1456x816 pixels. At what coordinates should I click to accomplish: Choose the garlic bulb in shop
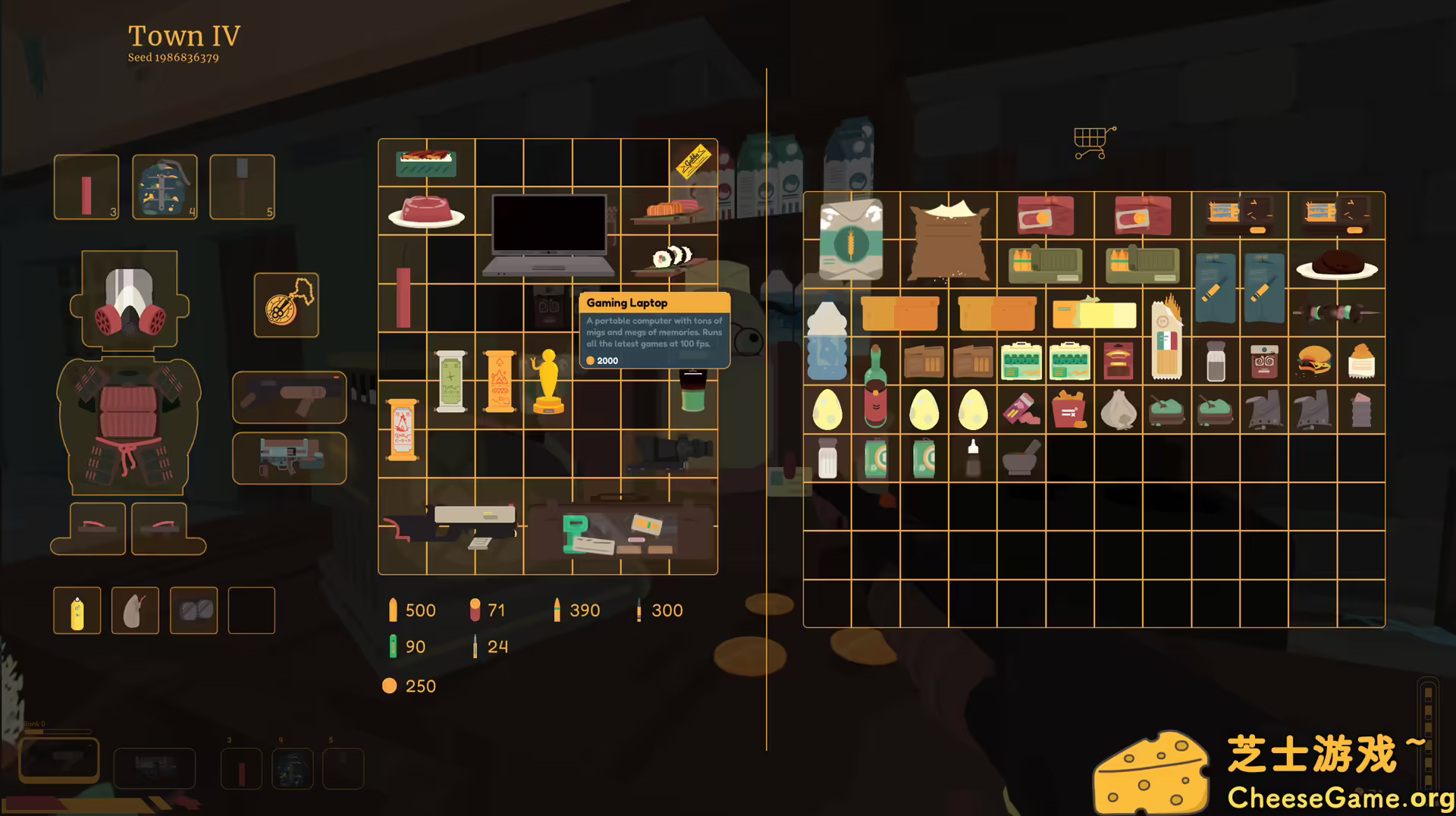(1119, 410)
